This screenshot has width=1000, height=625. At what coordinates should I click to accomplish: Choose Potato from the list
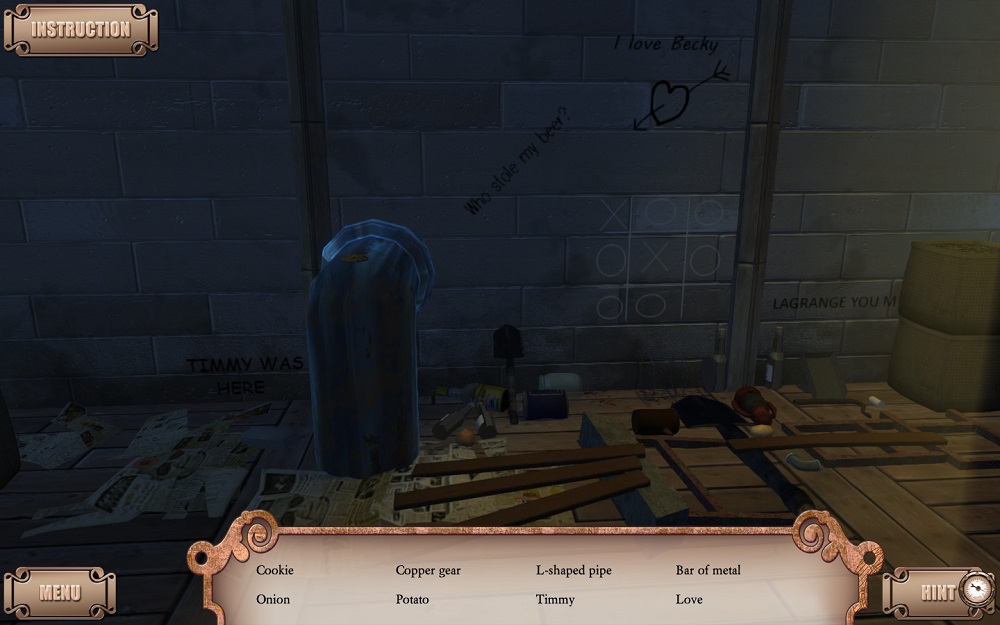[x=412, y=599]
